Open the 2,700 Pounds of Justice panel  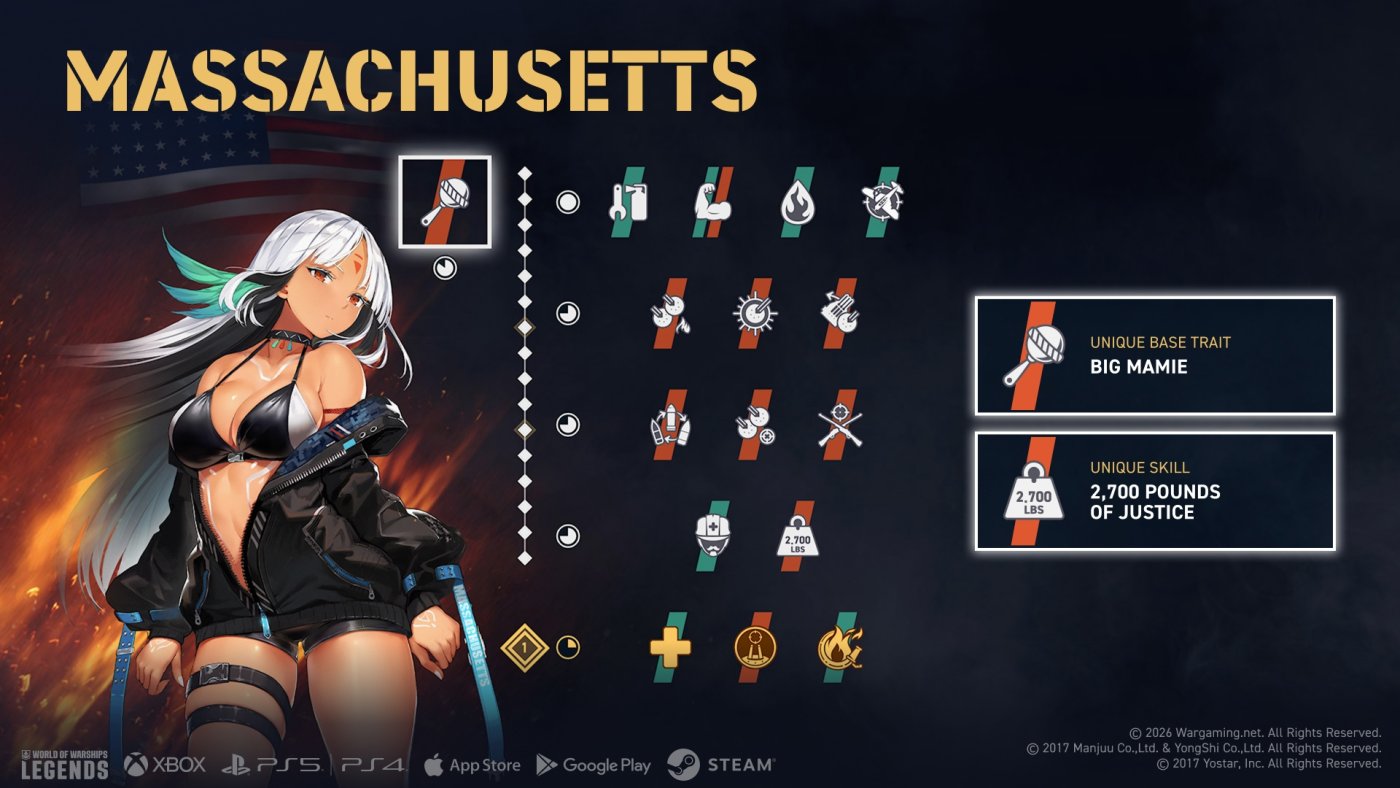coord(1155,491)
